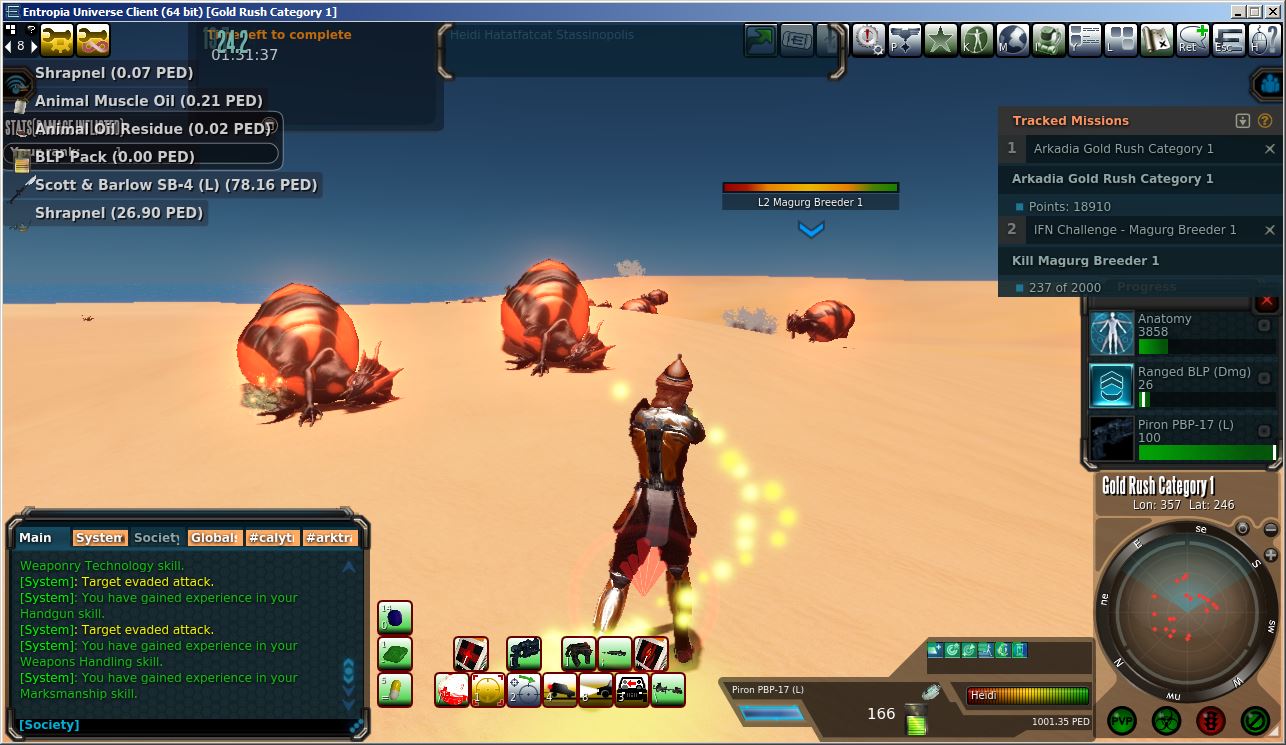
Task: Select the blue sphere item slot
Action: [395, 618]
